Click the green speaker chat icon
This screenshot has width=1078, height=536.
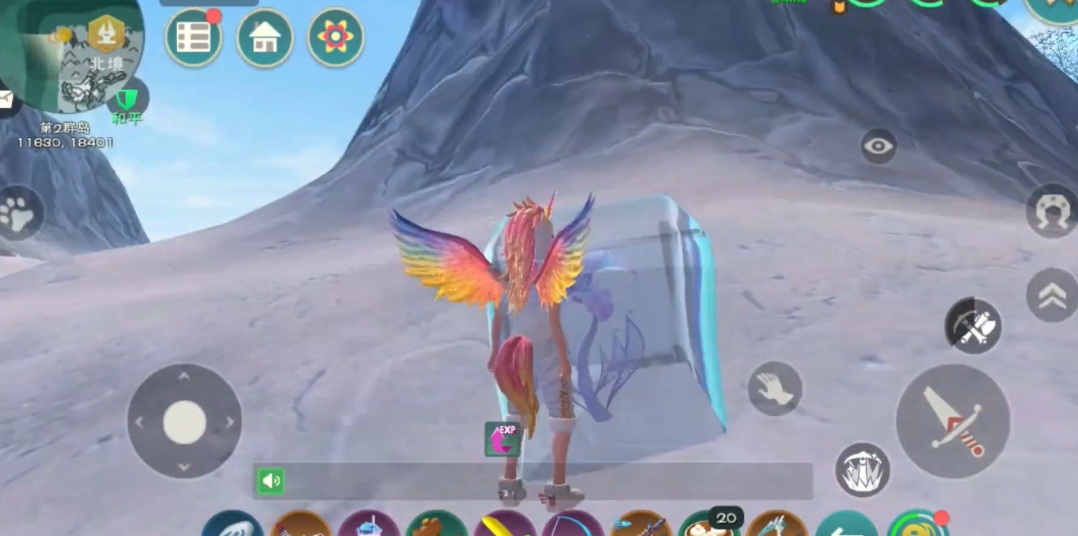tap(270, 482)
